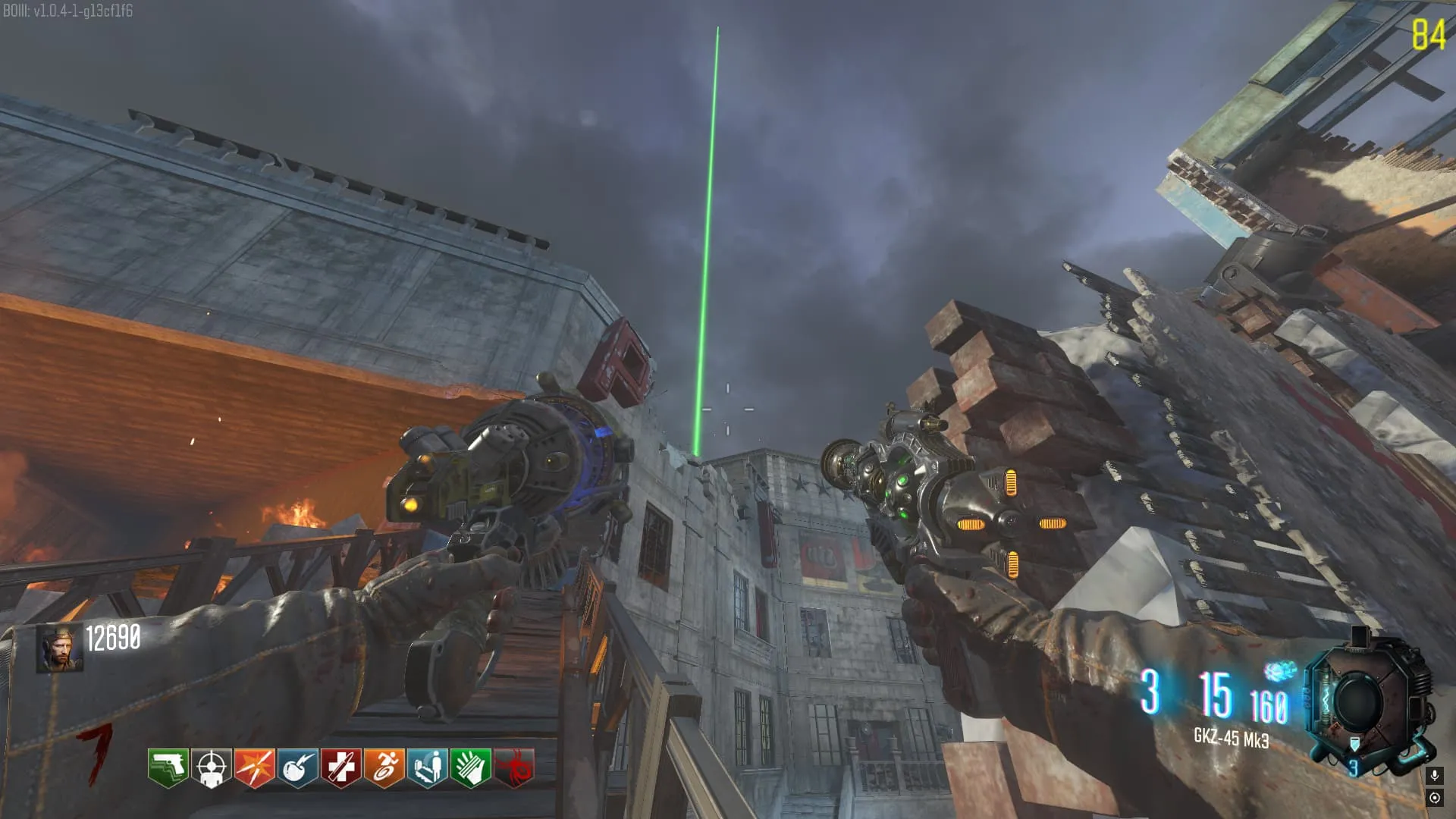The width and height of the screenshot is (1456, 819).
Task: Click the glowing blue grenade icon
Action: pos(1279,671)
